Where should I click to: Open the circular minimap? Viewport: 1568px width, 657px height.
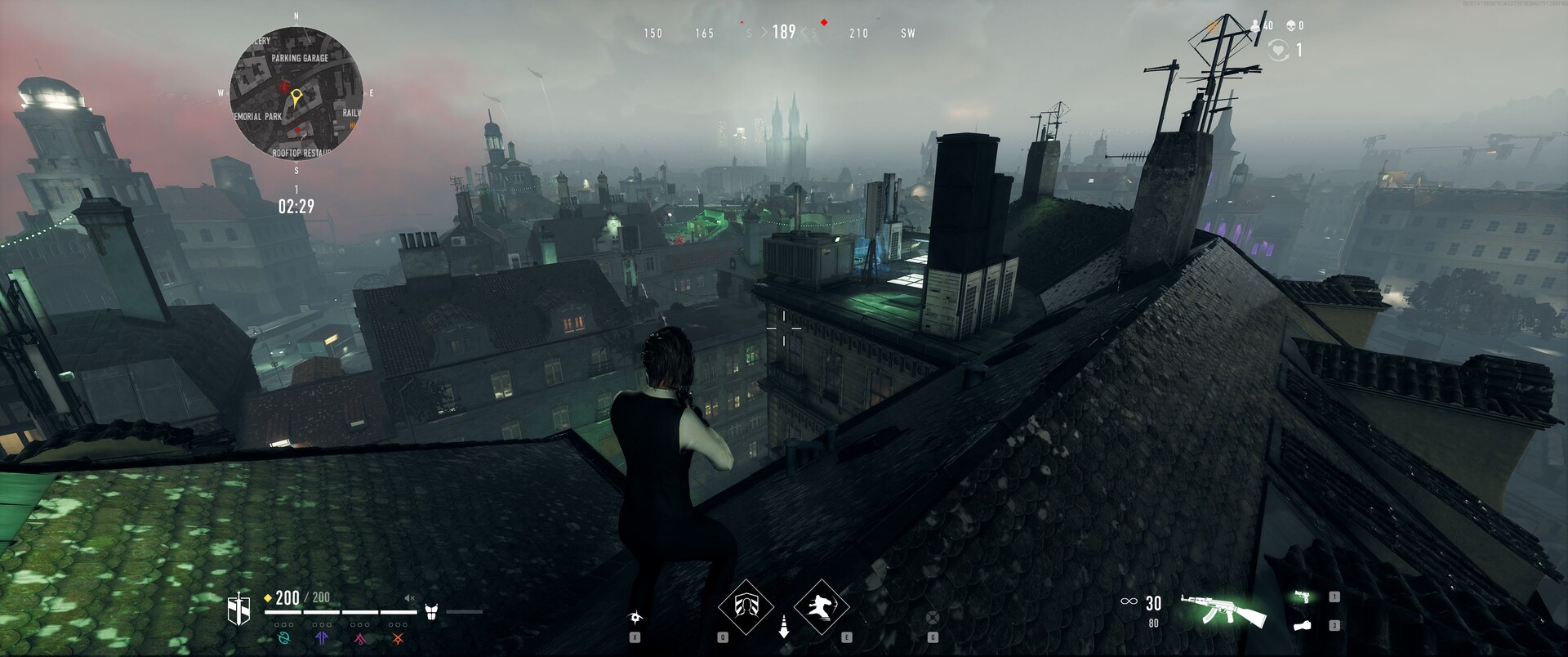click(296, 92)
